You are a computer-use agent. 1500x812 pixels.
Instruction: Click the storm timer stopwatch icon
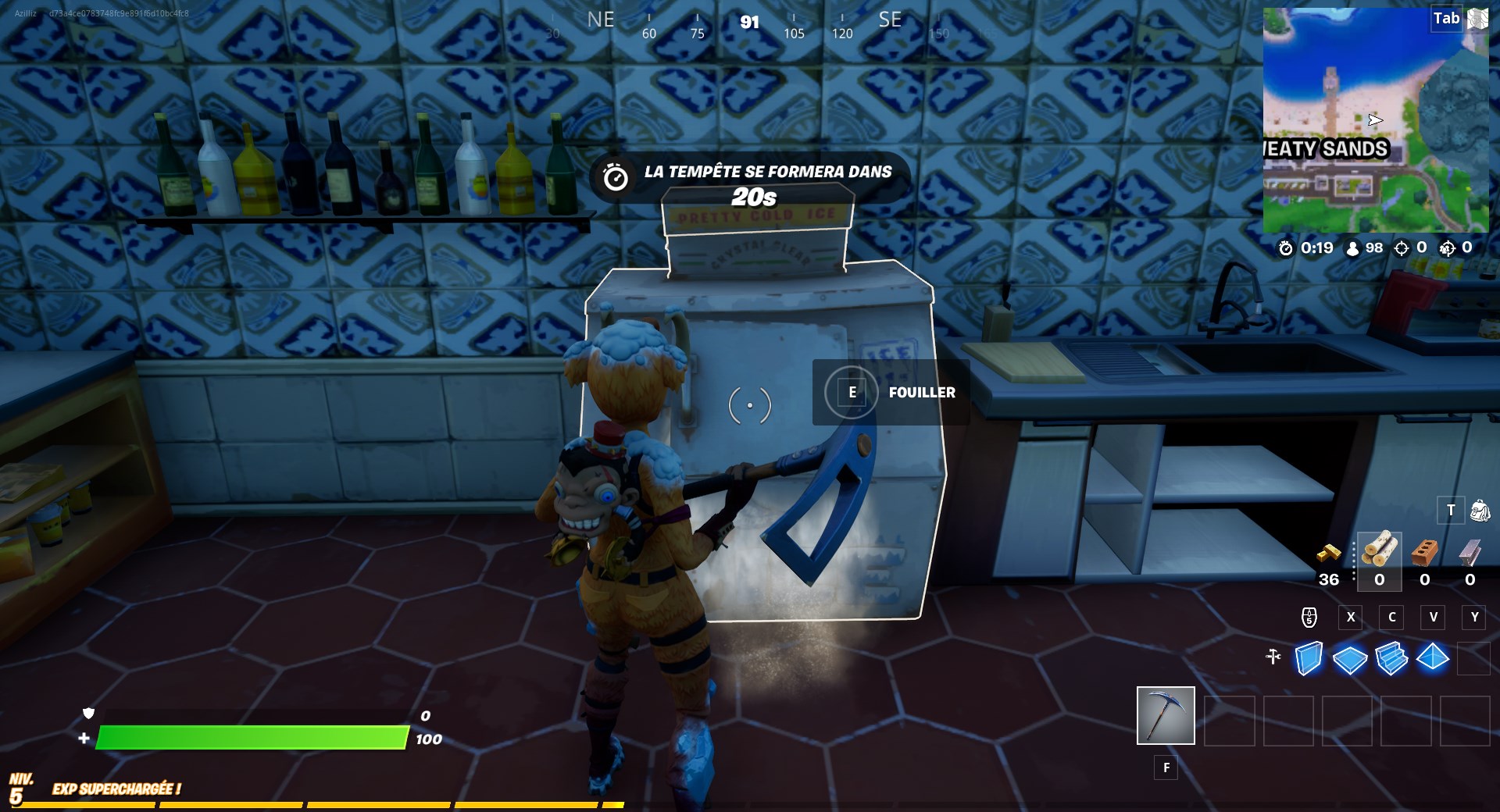1285,249
